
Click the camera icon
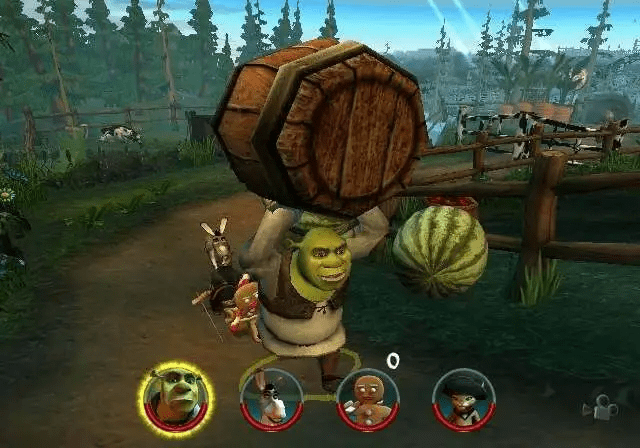click(x=601, y=407)
